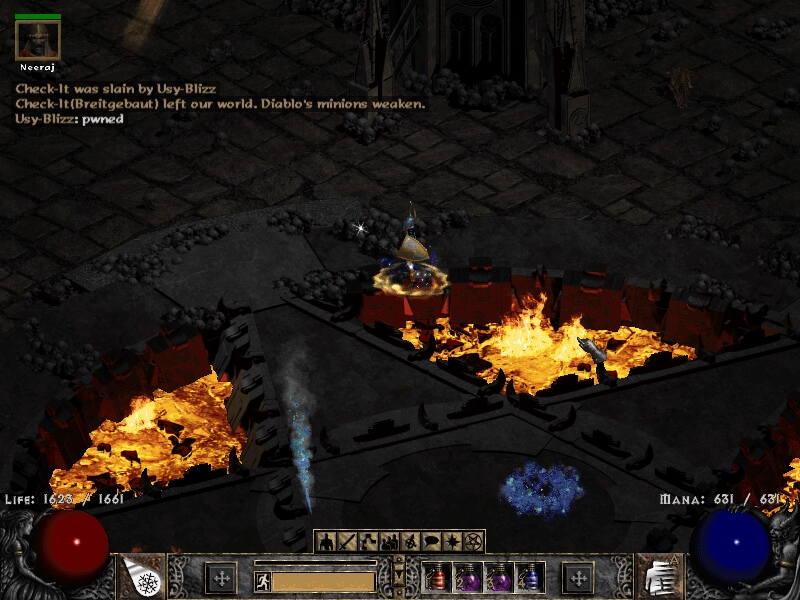
Task: Toggle the automap from the mini panel
Action: tap(410, 541)
